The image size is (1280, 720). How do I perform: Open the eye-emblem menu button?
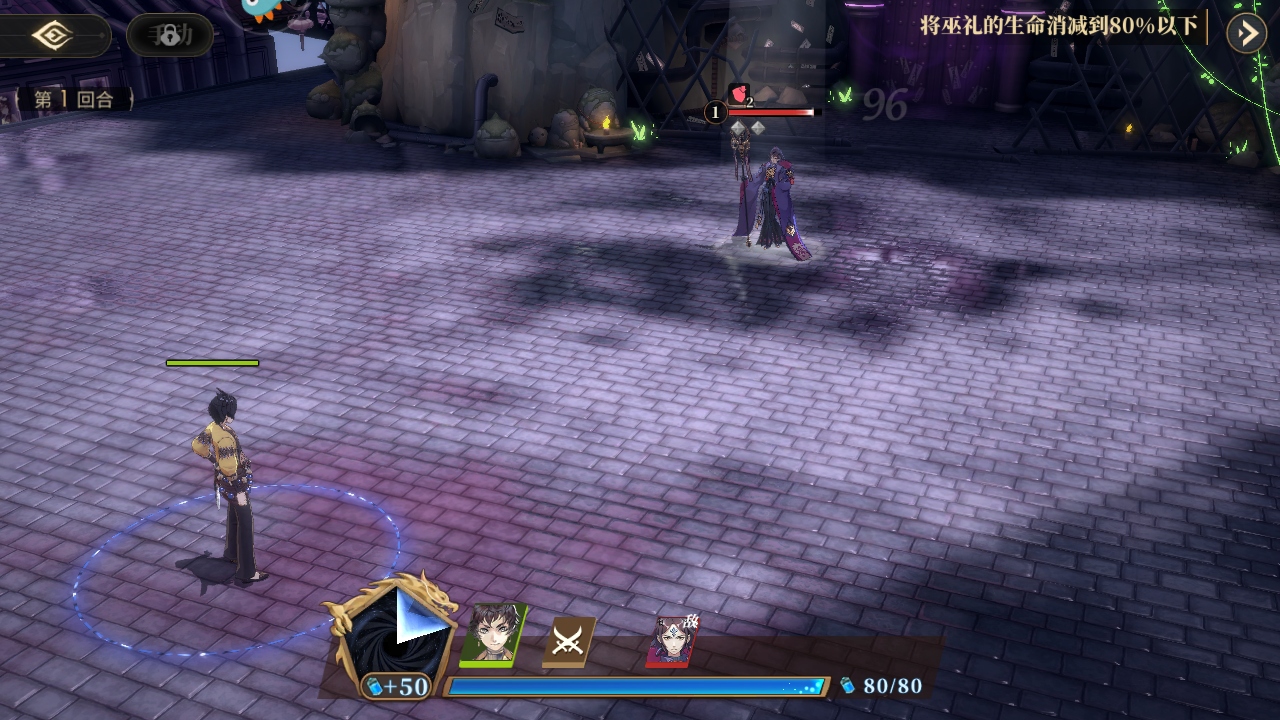click(x=51, y=36)
